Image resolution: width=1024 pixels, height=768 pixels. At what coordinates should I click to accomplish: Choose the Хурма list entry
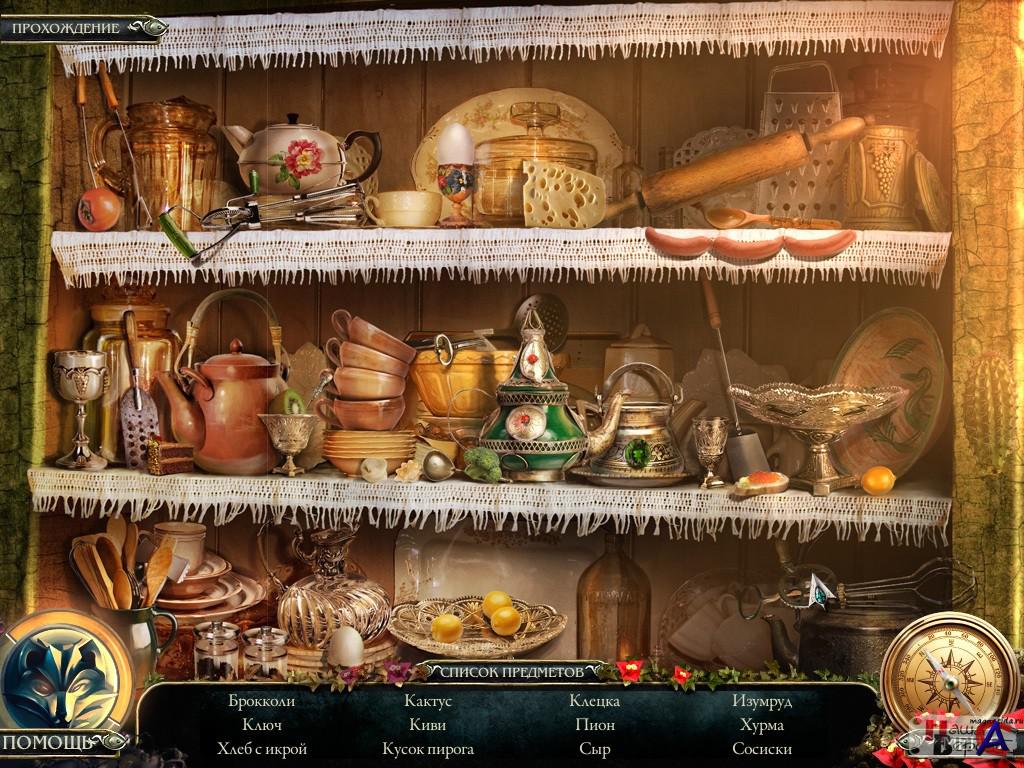(x=762, y=725)
